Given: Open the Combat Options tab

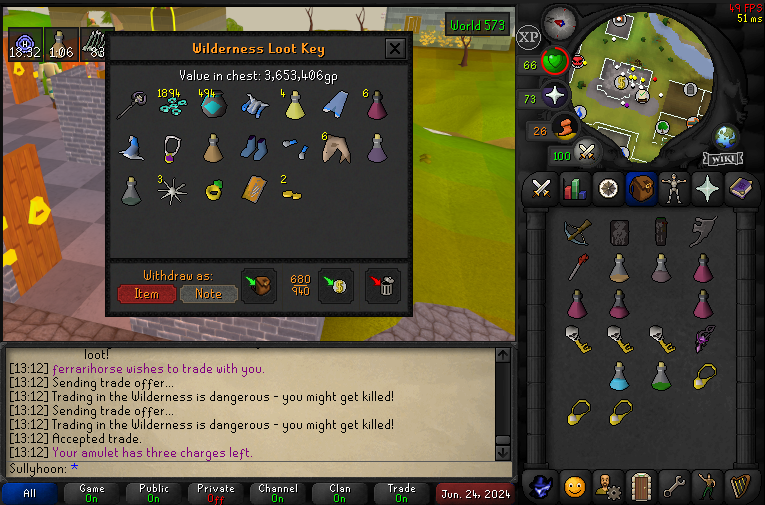Looking at the screenshot, I should (542, 187).
